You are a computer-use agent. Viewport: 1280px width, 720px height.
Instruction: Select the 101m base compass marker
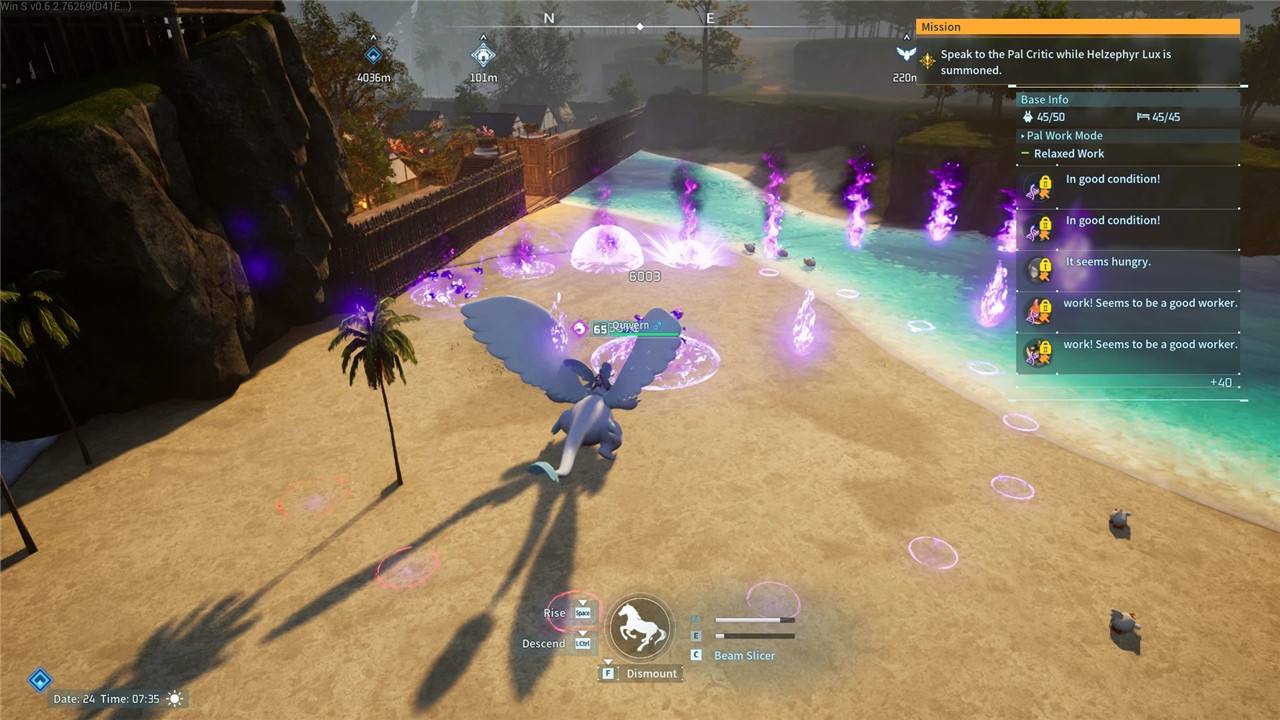(483, 55)
